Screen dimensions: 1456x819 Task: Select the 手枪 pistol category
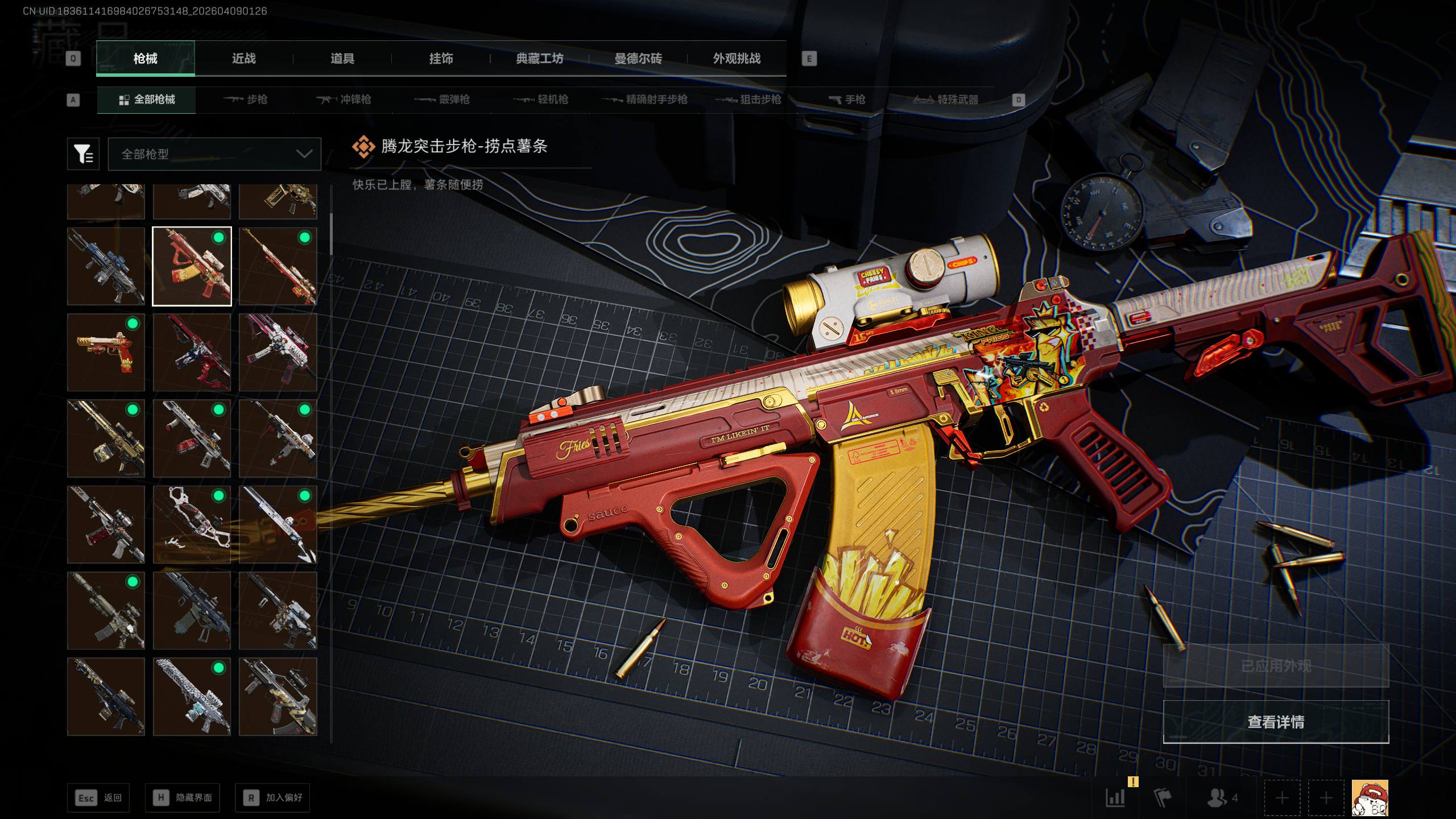[x=847, y=100]
